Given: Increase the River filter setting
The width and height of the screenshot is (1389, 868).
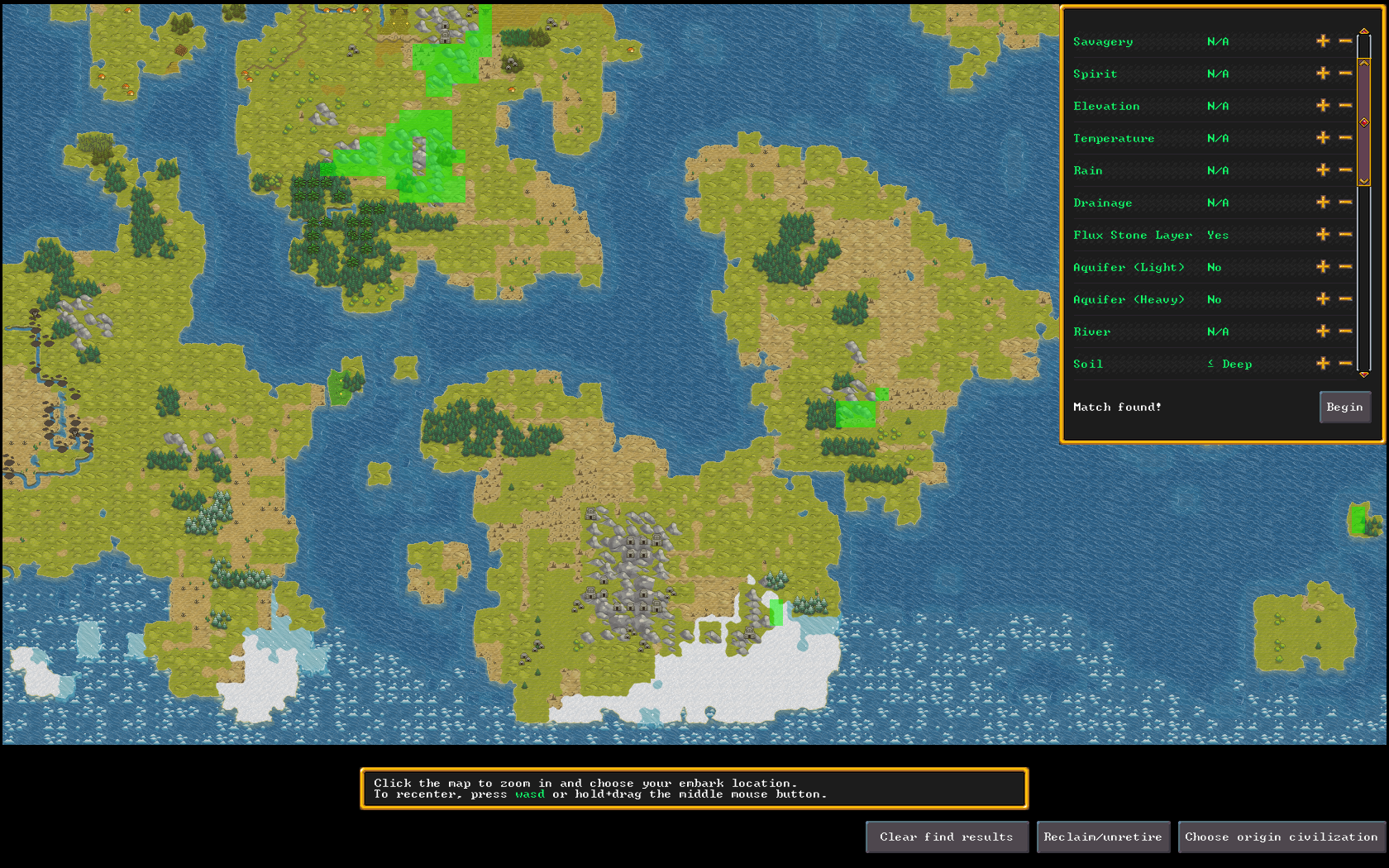Looking at the screenshot, I should [1323, 331].
